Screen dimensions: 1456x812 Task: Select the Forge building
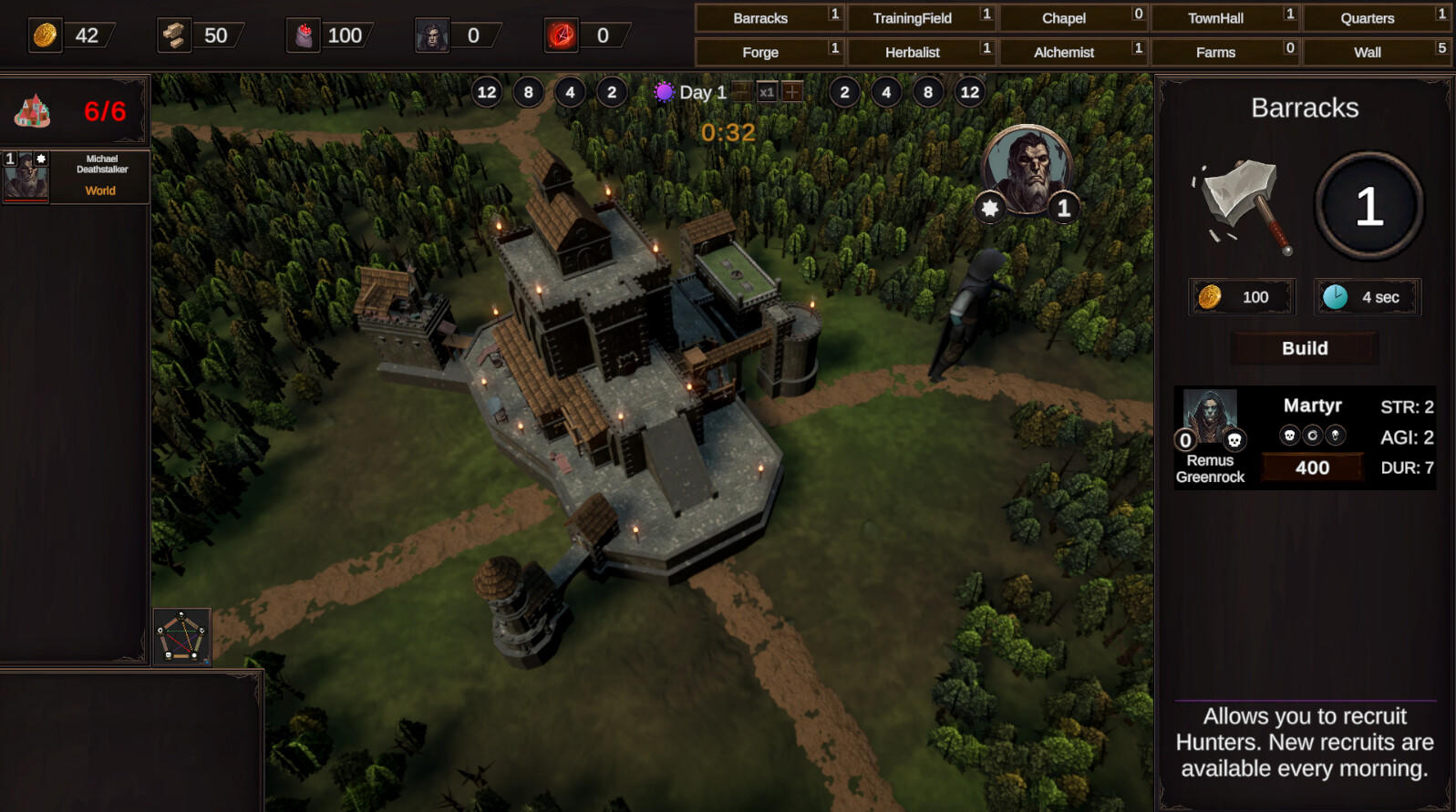tap(760, 52)
